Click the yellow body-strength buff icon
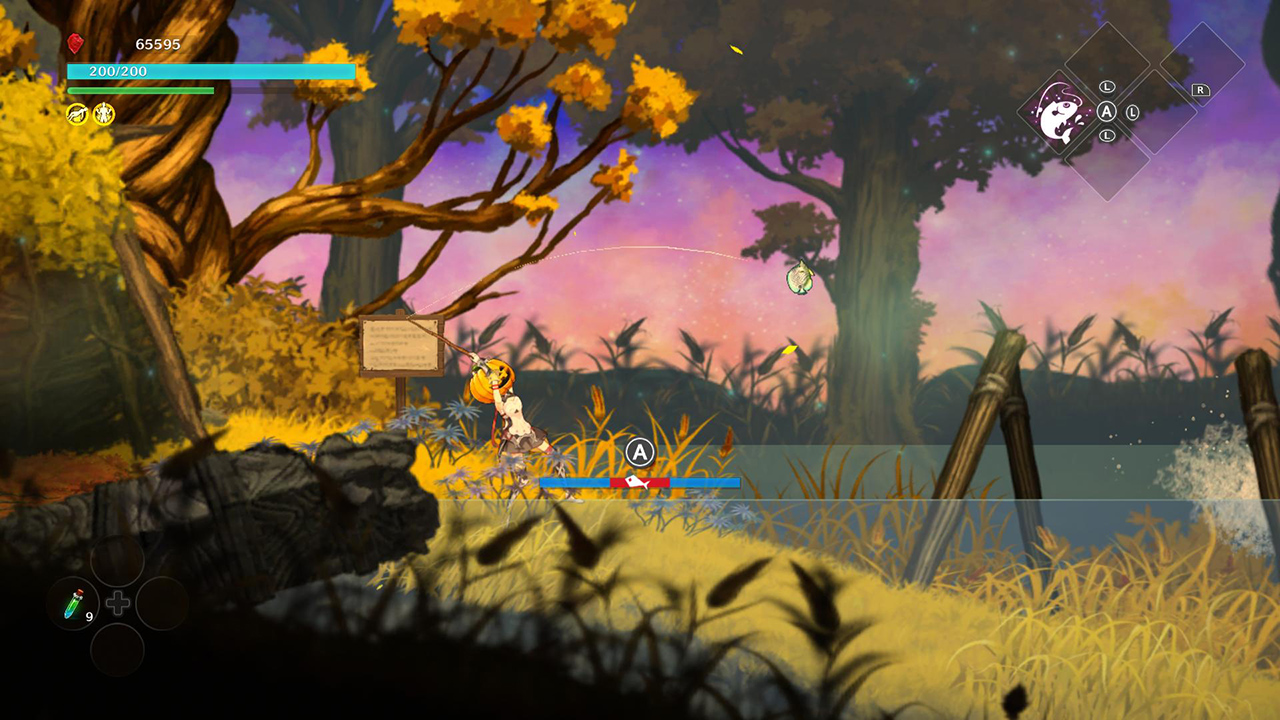 pyautogui.click(x=104, y=114)
